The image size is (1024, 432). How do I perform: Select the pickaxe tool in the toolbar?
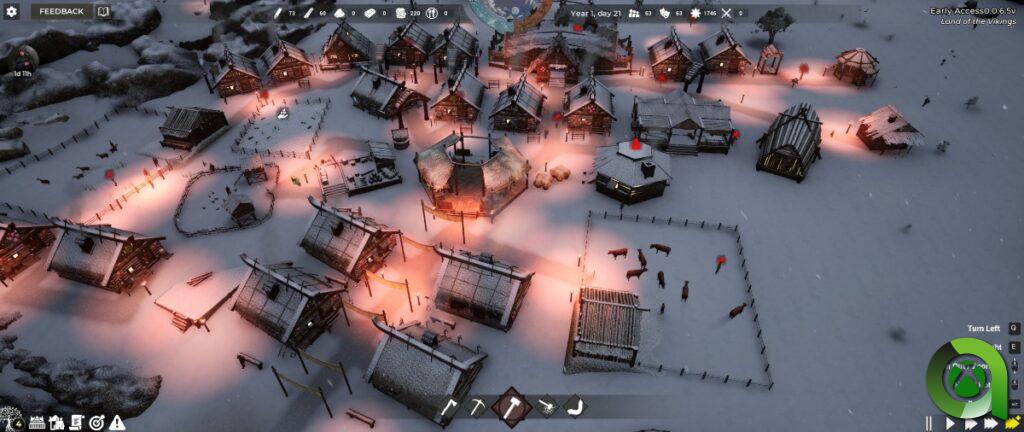tap(479, 407)
